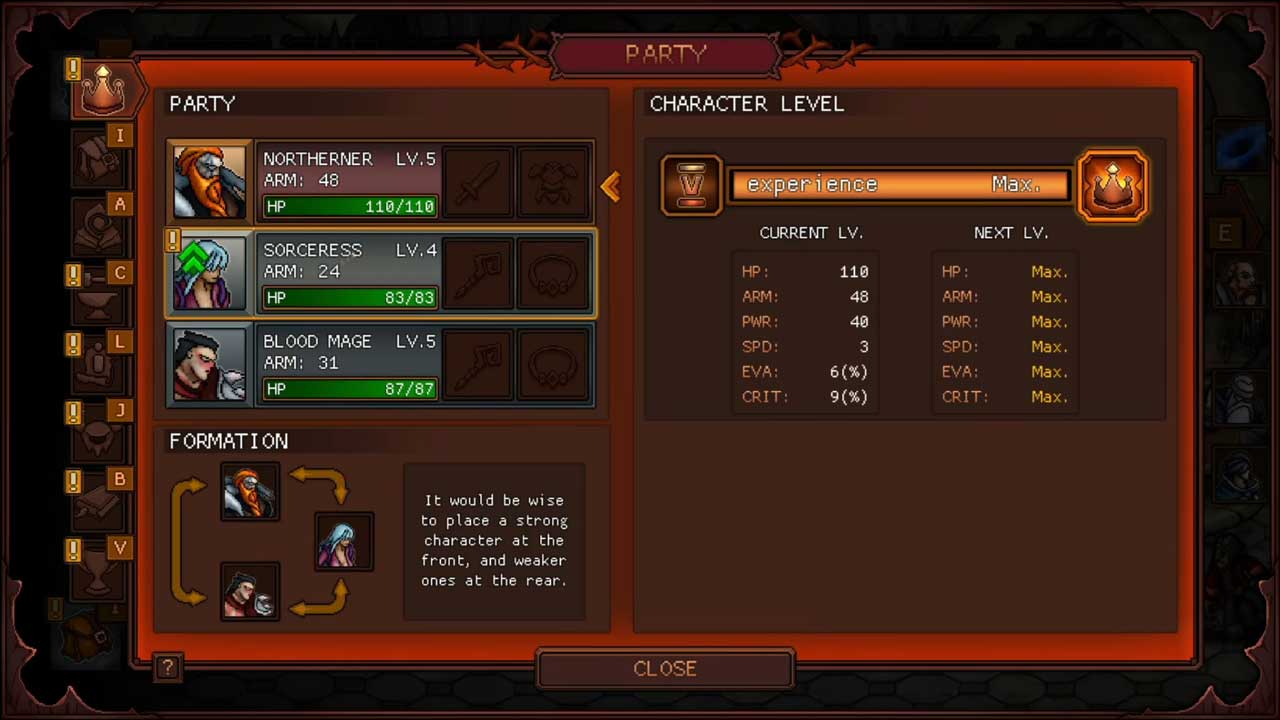1280x720 pixels.
Task: Click the crown level-up button beside experience
Action: coord(1112,185)
